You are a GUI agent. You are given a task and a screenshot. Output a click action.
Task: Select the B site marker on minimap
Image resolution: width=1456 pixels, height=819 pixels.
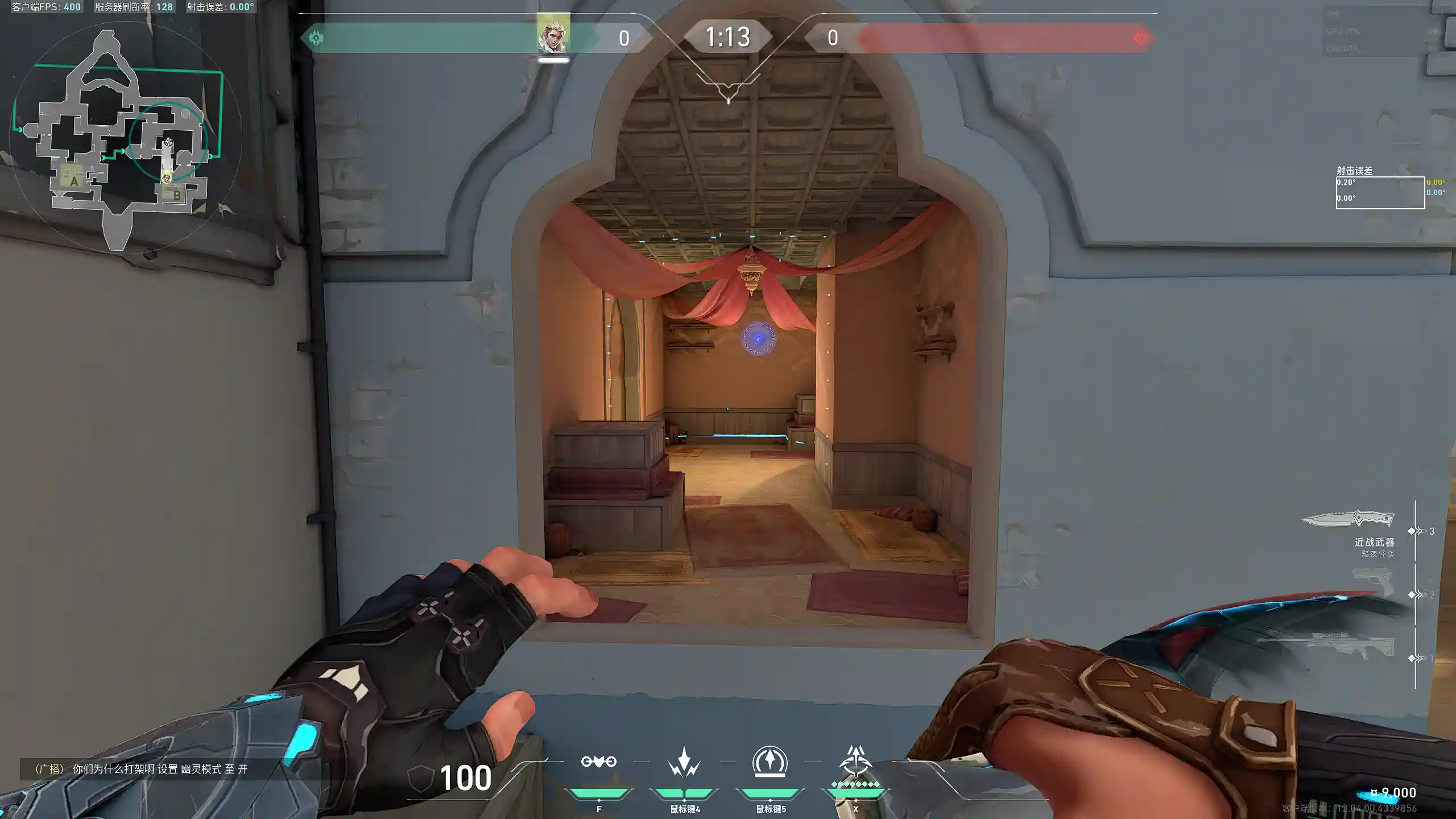[176, 195]
